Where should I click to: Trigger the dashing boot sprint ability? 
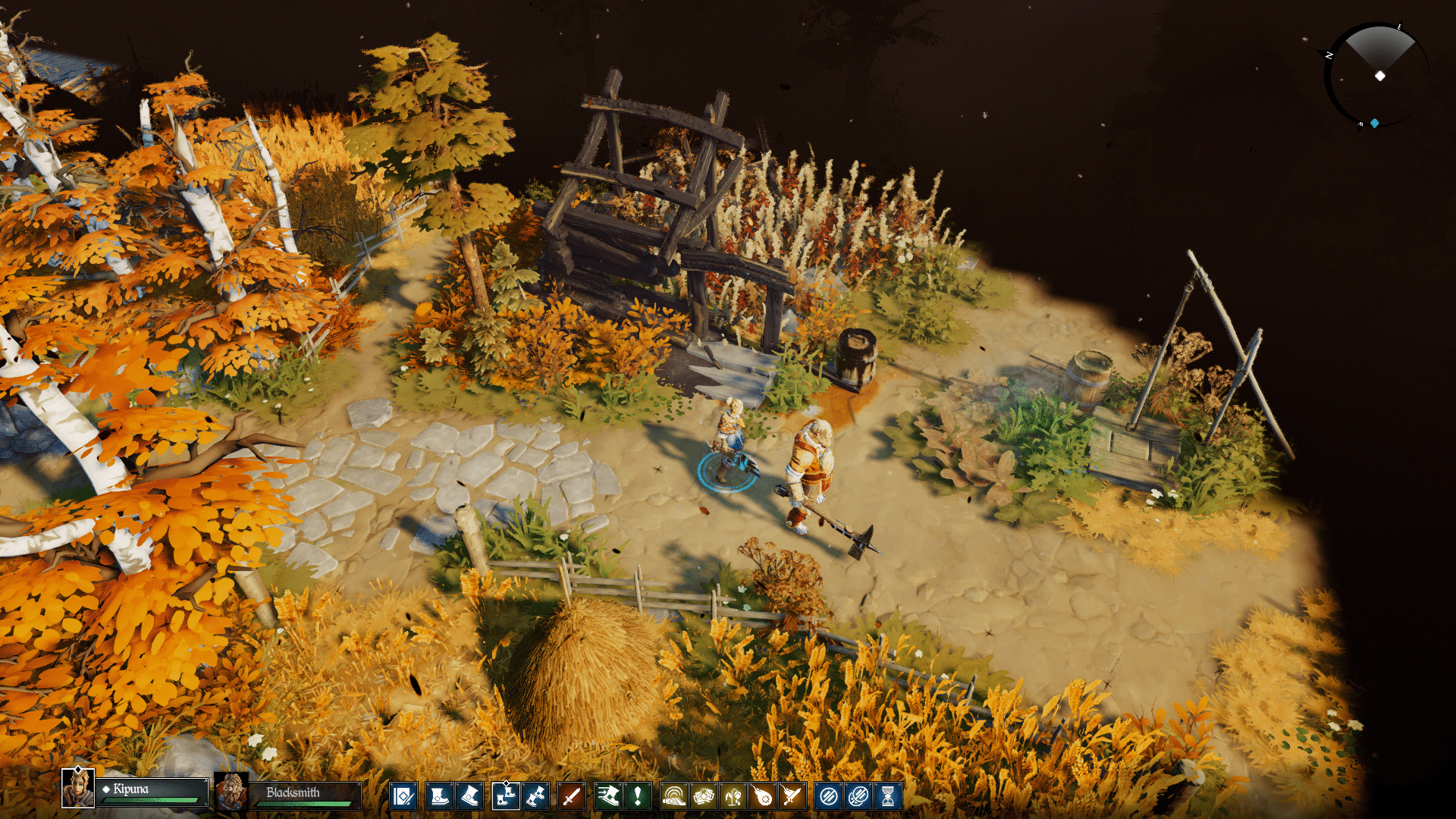pos(607,796)
